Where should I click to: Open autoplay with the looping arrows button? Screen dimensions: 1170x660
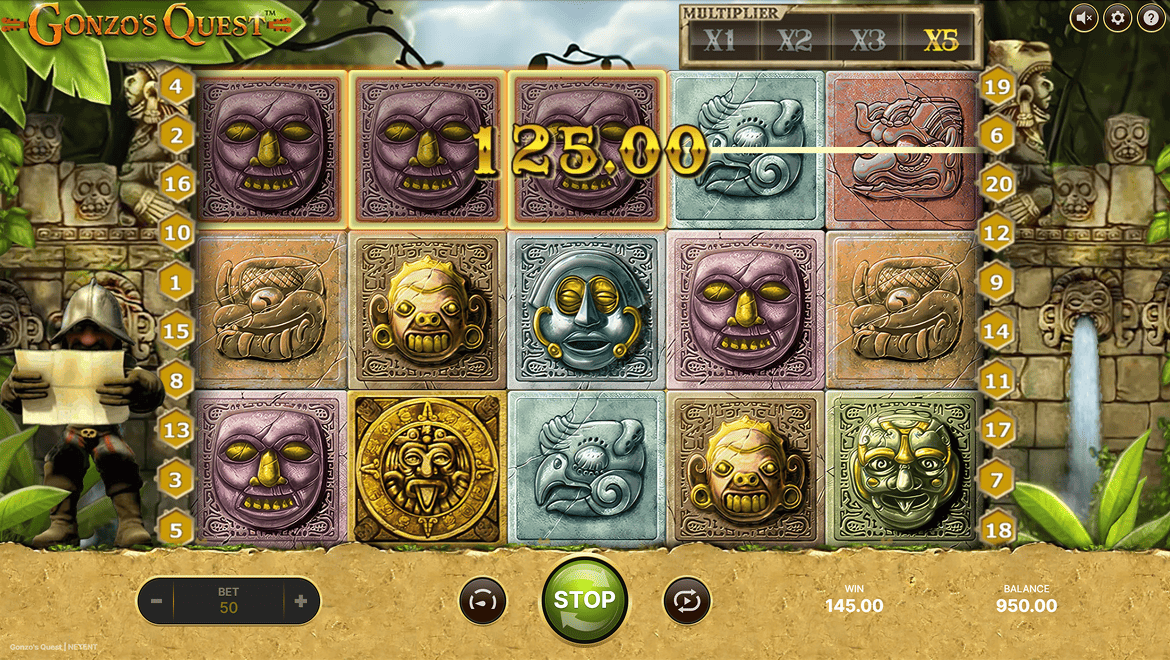687,601
